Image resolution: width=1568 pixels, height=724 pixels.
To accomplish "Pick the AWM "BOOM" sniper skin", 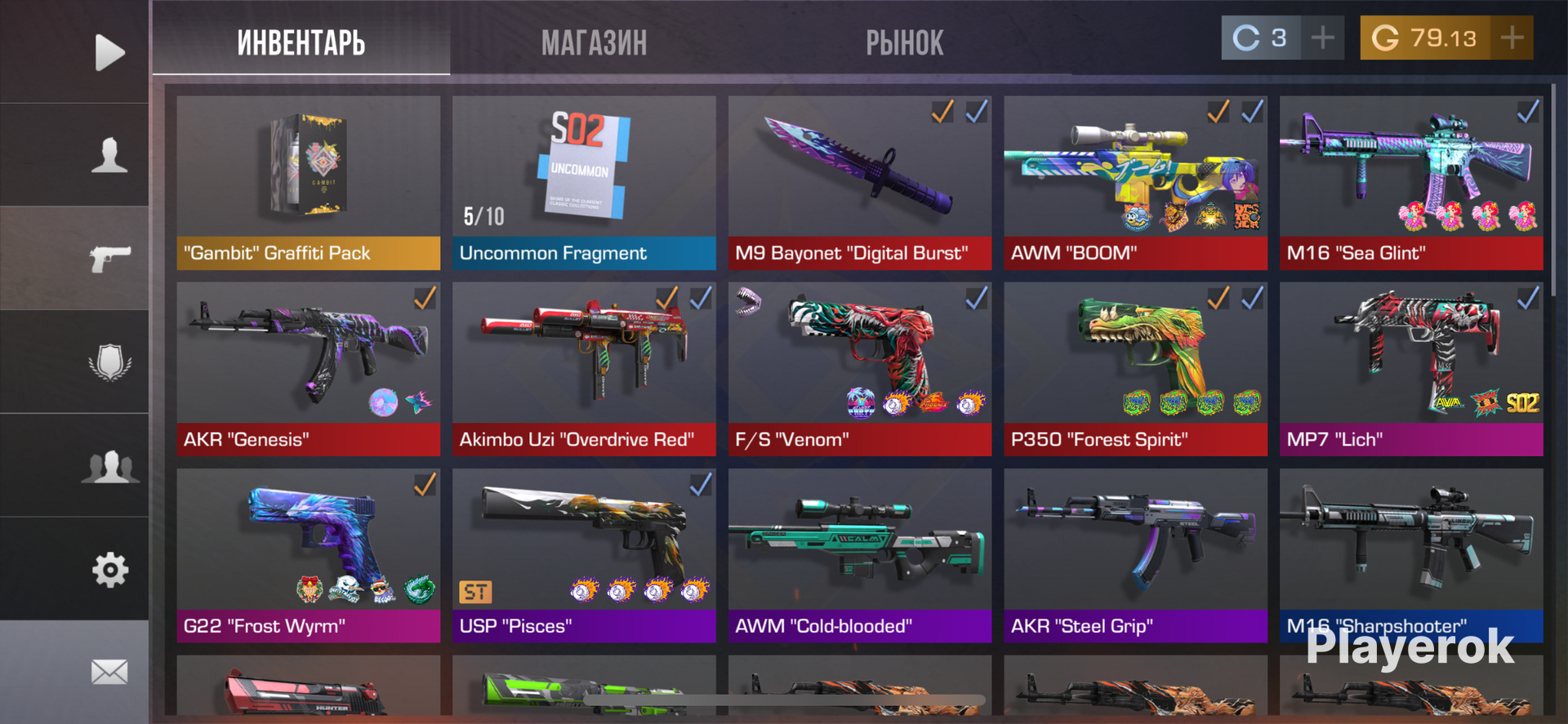I will click(x=1135, y=183).
